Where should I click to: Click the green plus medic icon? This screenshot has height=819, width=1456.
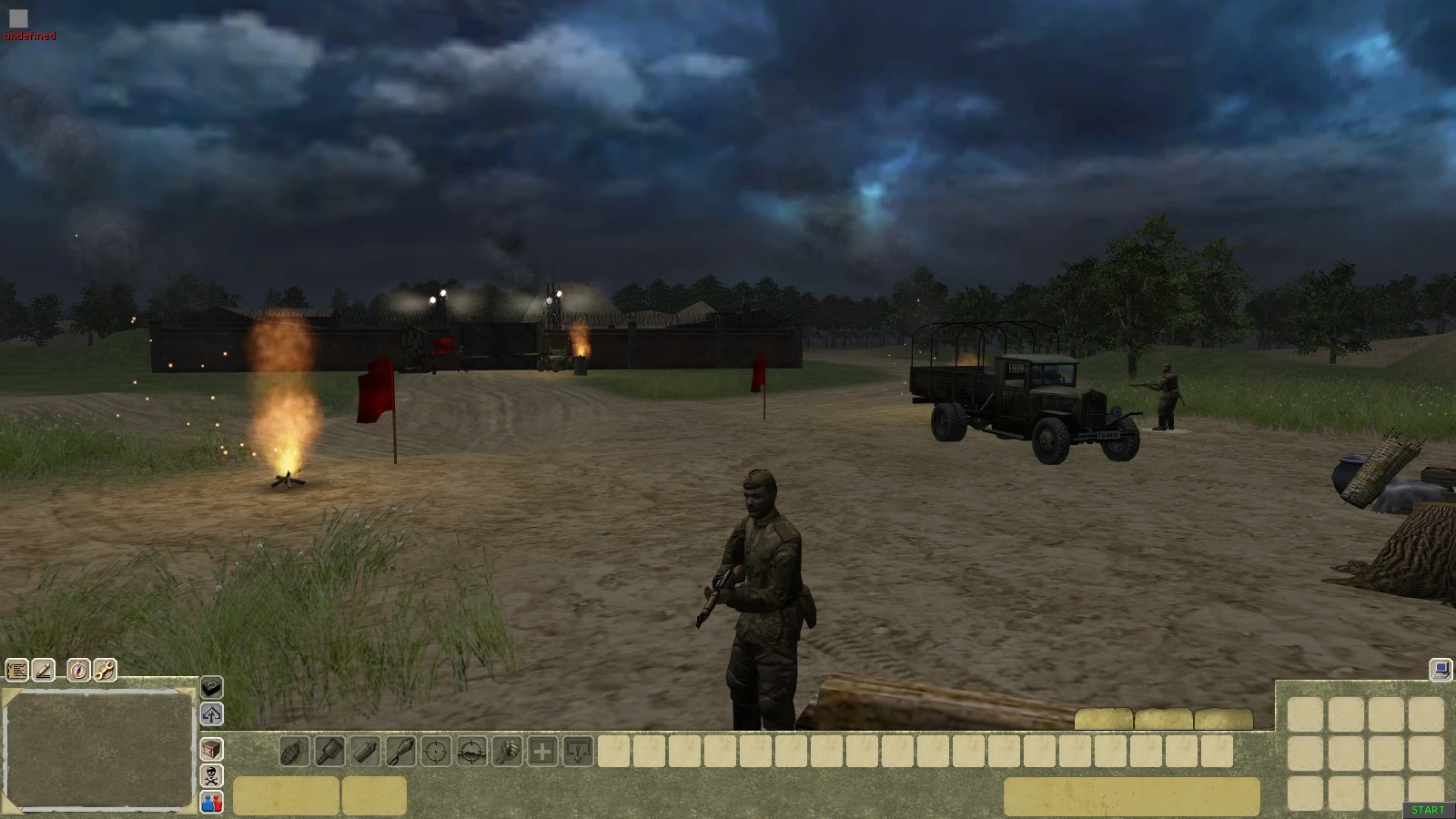[541, 752]
